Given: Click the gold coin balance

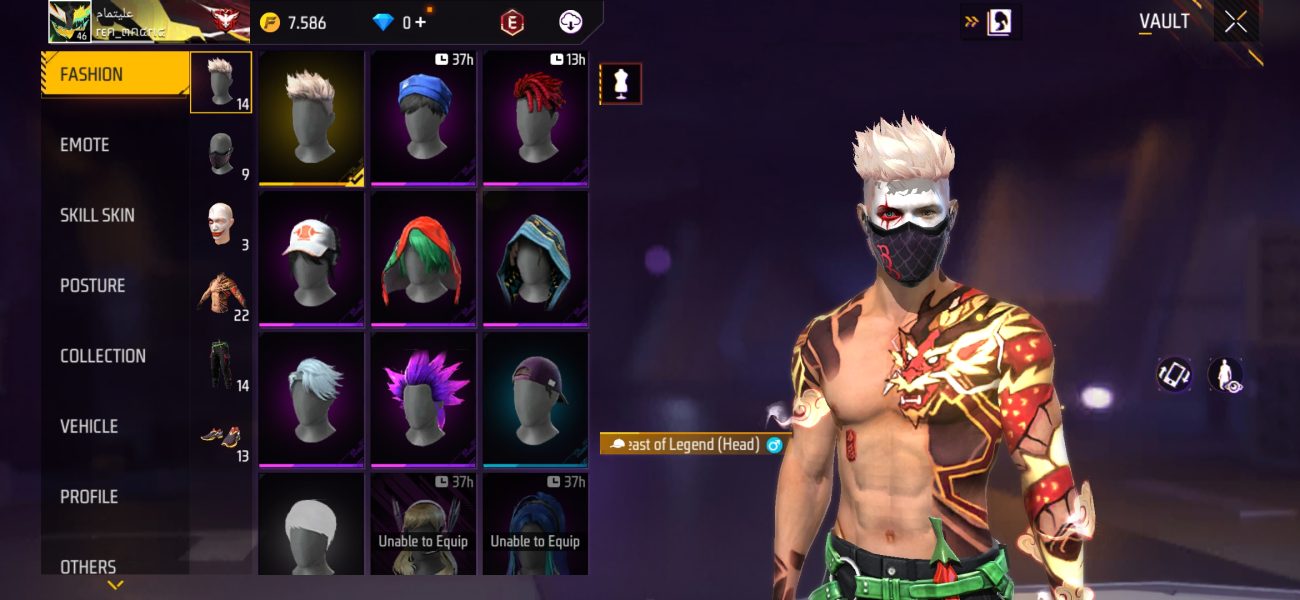Looking at the screenshot, I should coord(293,22).
